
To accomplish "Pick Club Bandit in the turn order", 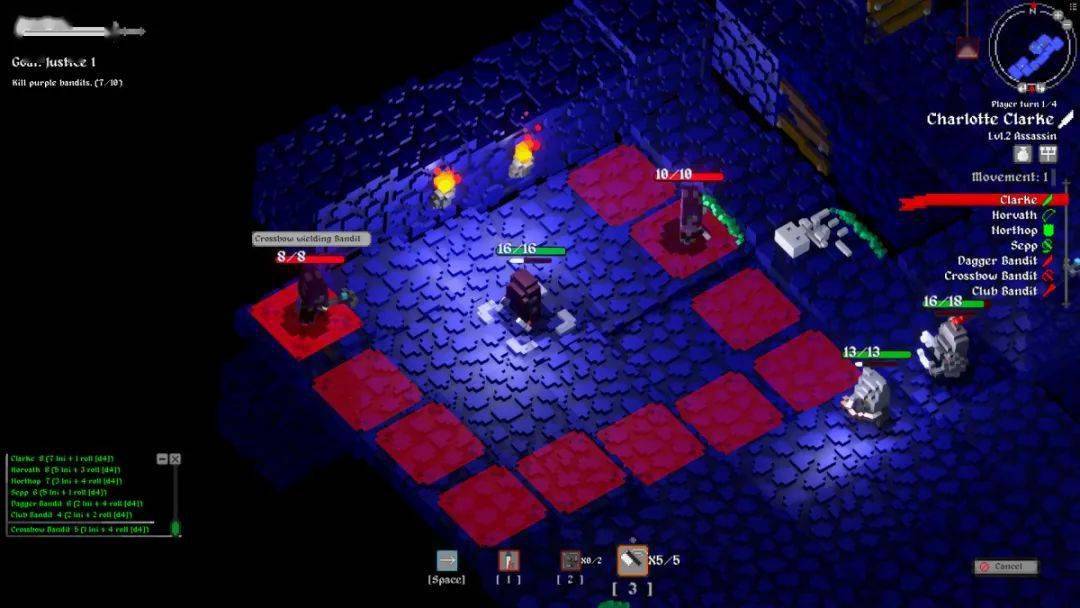I will tap(1004, 291).
